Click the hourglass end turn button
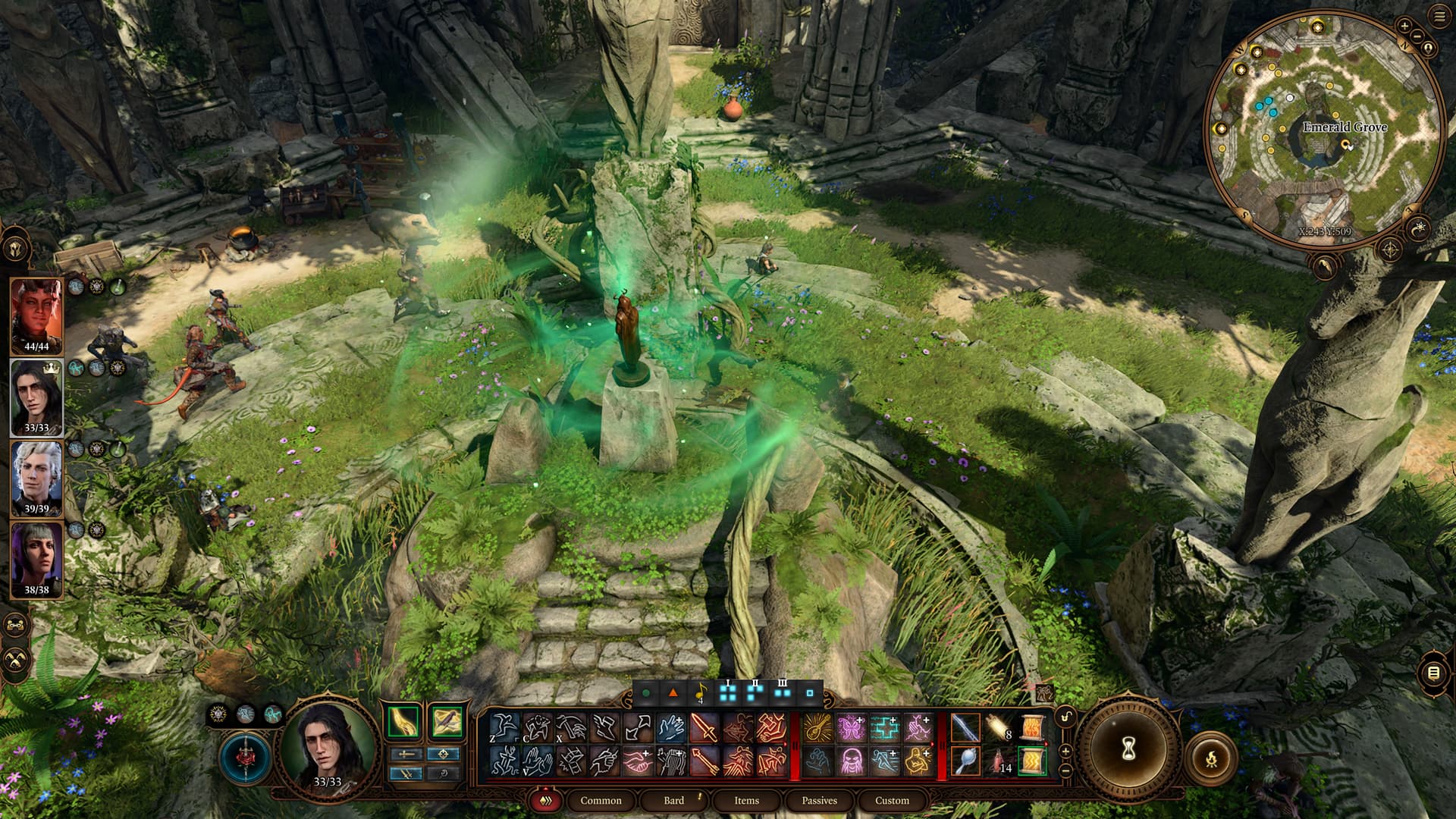The image size is (1456, 819). [x=1128, y=750]
